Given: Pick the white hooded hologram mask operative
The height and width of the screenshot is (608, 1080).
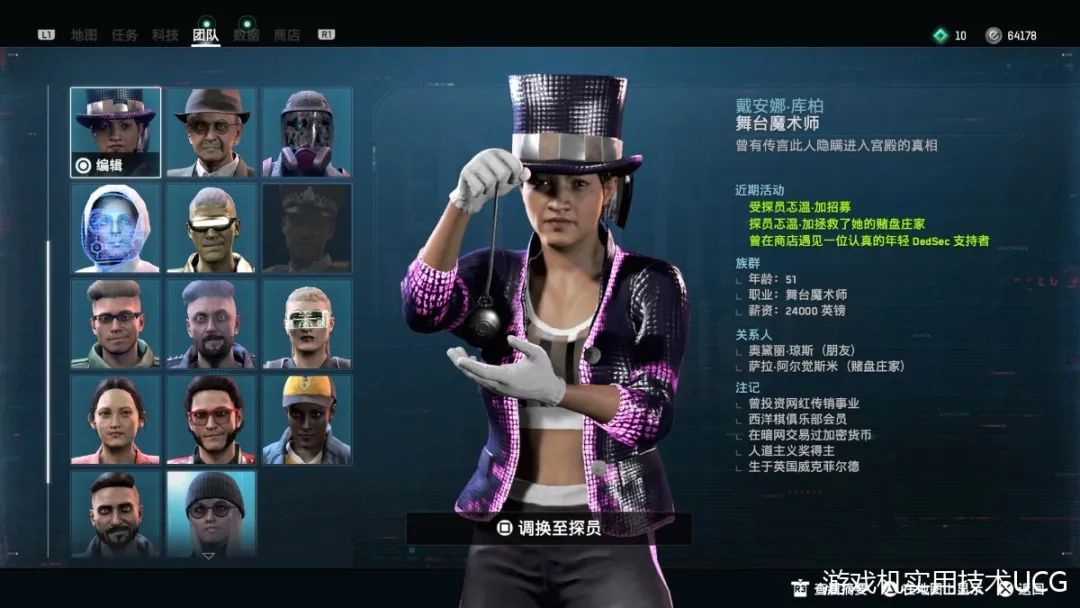Looking at the screenshot, I should point(116,228).
